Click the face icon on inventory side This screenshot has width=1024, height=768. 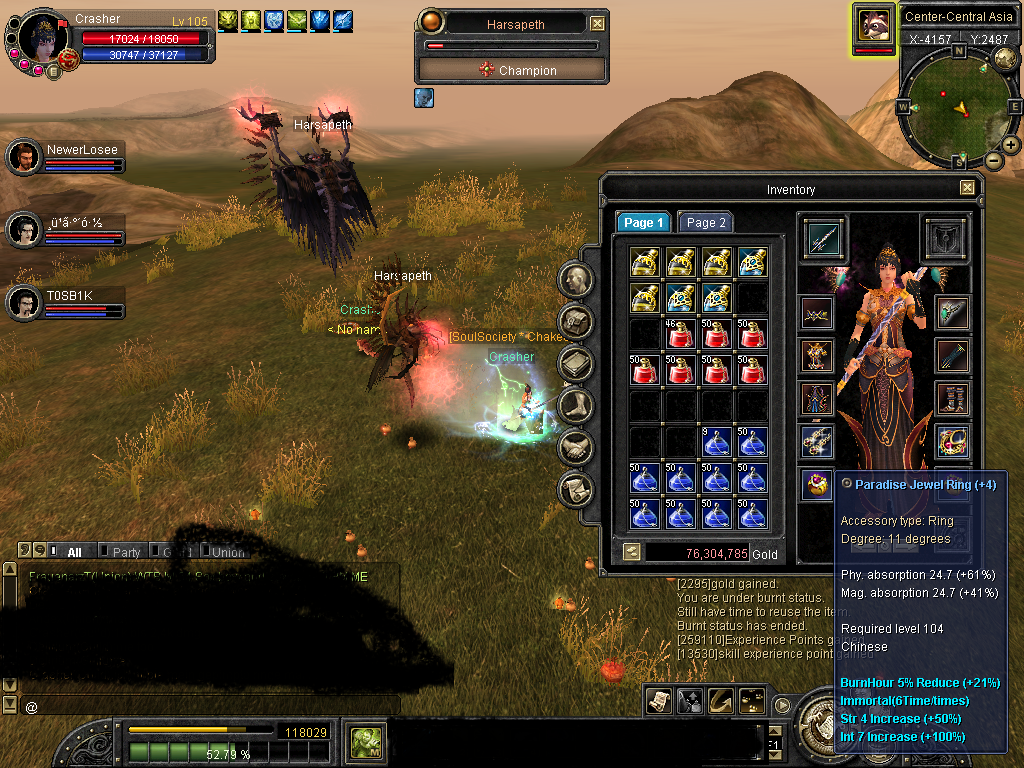577,280
